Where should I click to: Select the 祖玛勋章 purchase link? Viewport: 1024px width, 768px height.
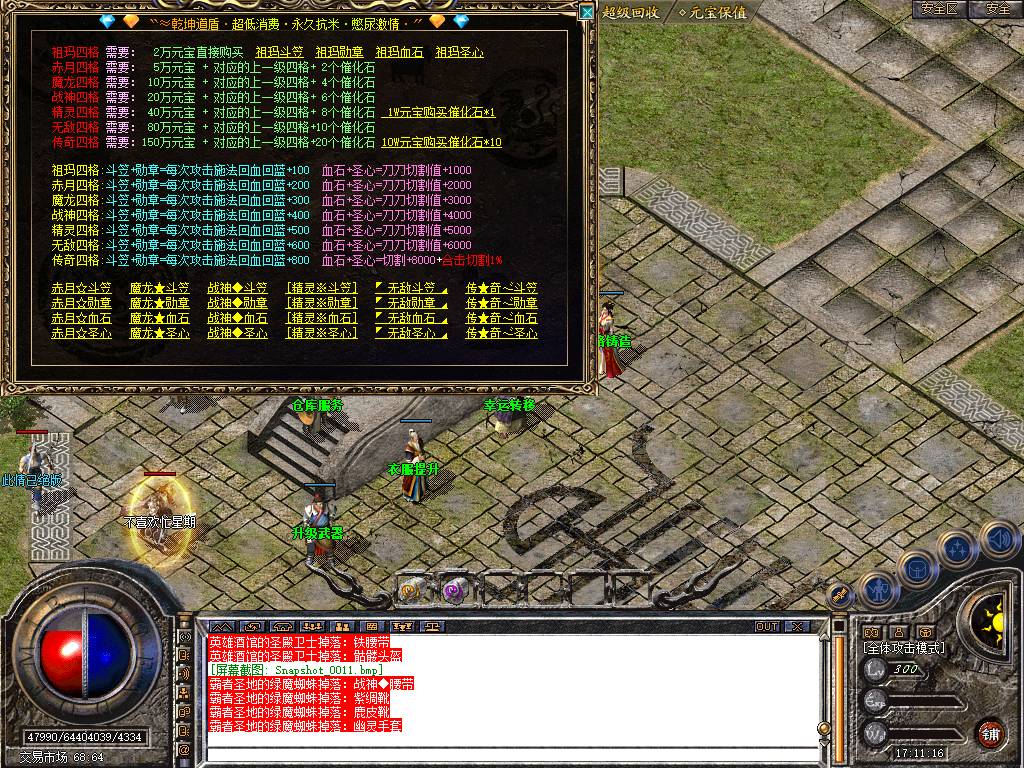(x=339, y=52)
